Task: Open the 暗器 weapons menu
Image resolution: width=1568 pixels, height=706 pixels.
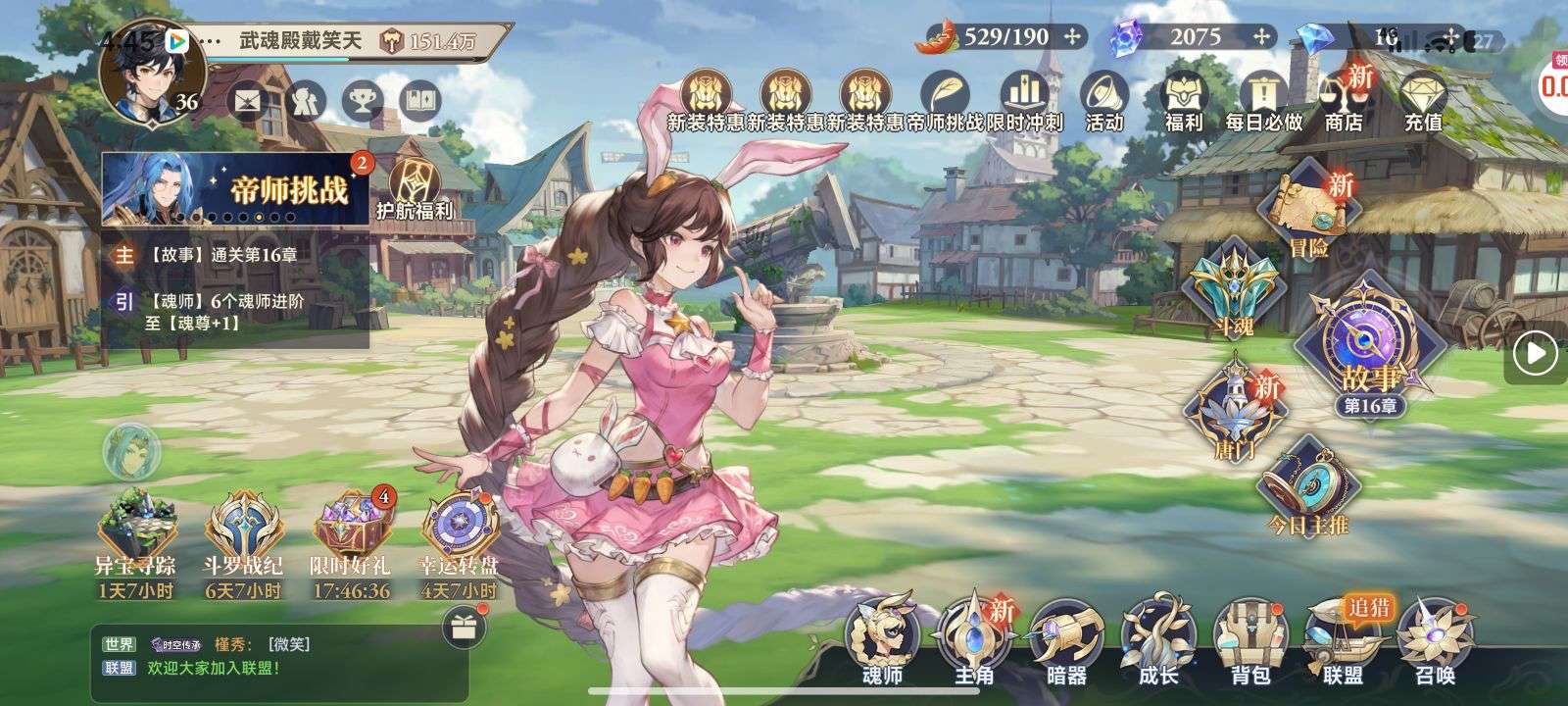Action: tap(1066, 637)
